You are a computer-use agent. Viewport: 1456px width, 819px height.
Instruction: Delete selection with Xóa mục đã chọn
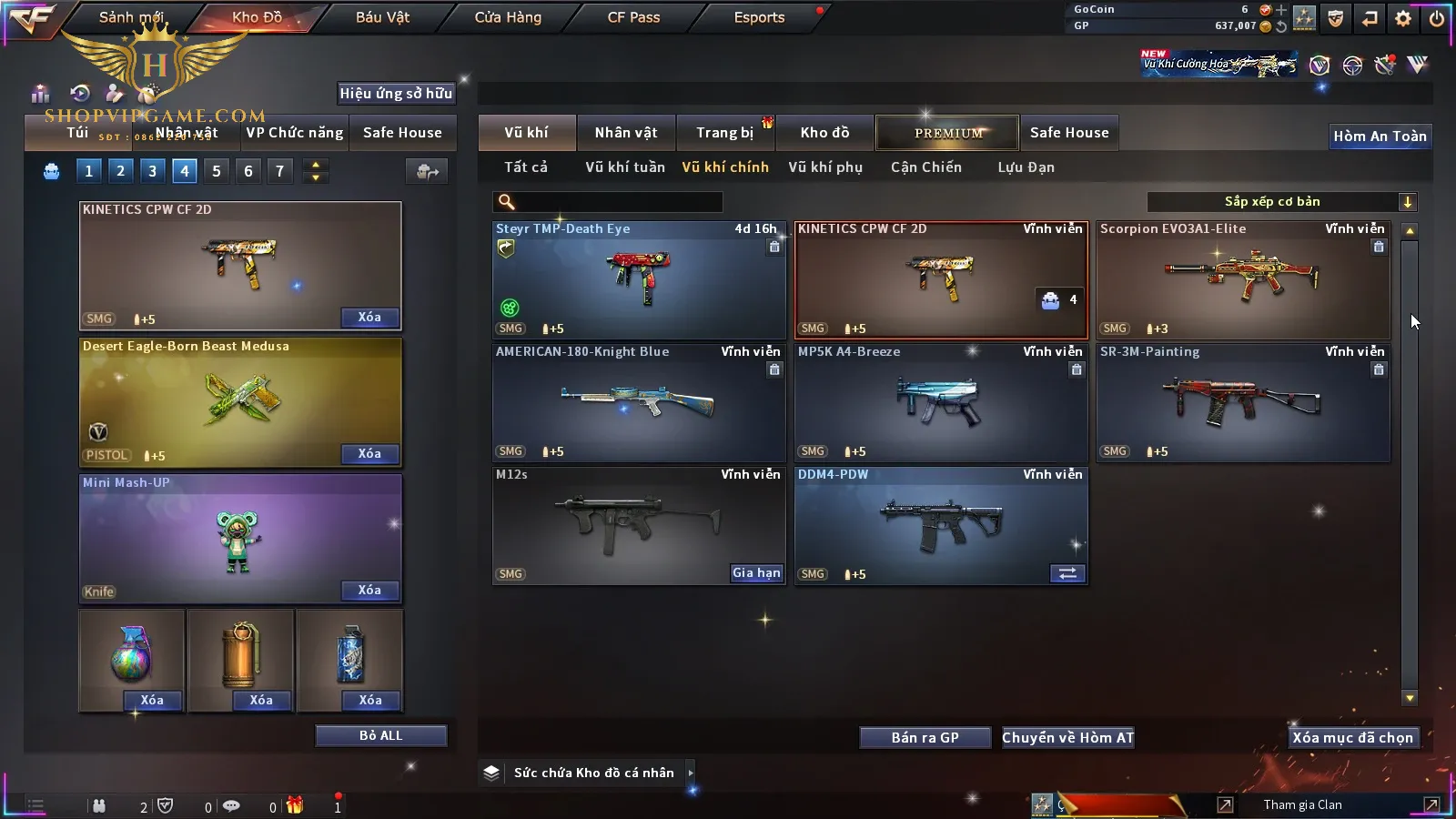point(1352,738)
